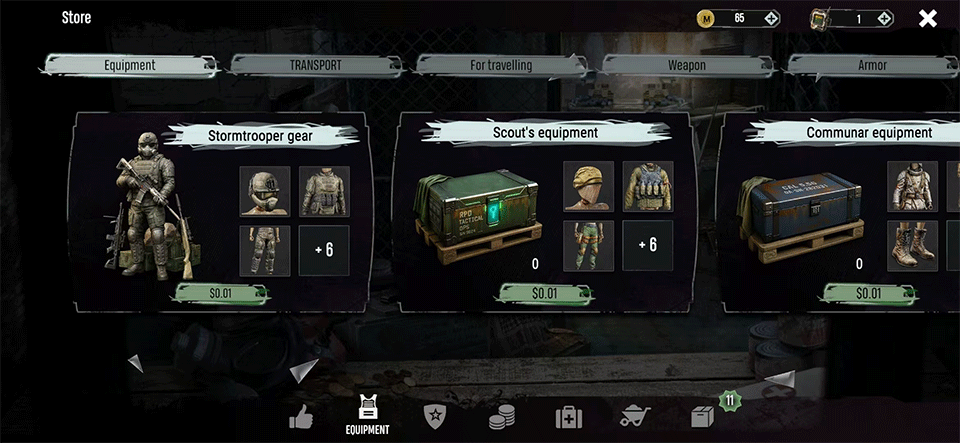Inspect the Scout's tactical vest item
Image resolution: width=960 pixels, height=443 pixels.
648,187
